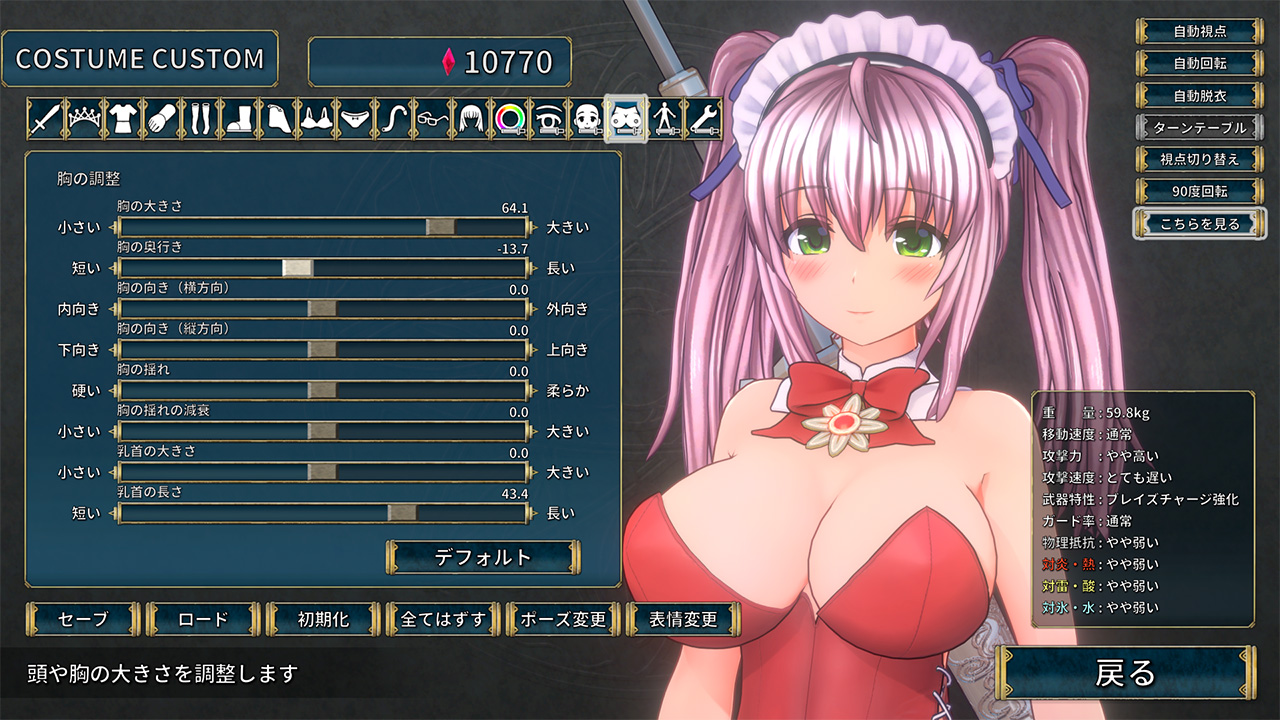1280x720 pixels.
Task: Change the expression with 表情変更
Action: point(683,619)
